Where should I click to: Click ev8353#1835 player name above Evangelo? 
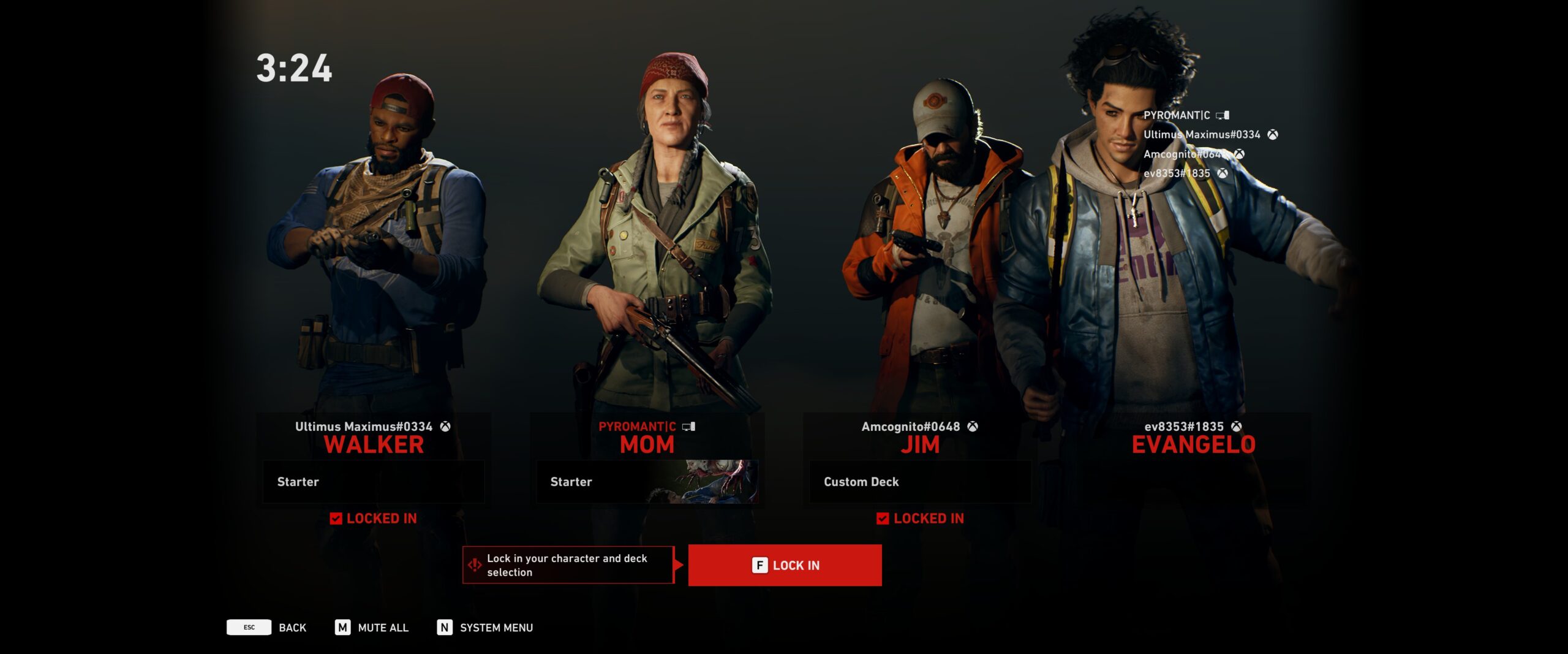[1184, 427]
